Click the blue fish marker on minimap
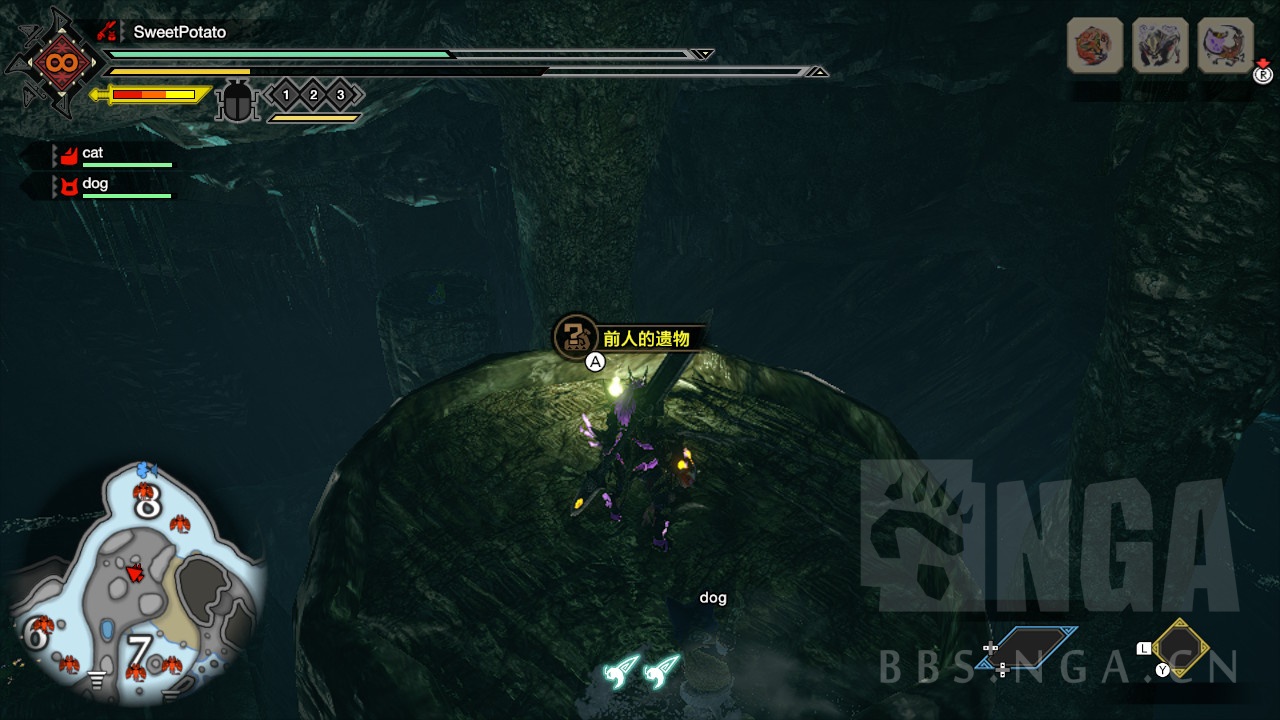Image resolution: width=1280 pixels, height=720 pixels. [148, 467]
